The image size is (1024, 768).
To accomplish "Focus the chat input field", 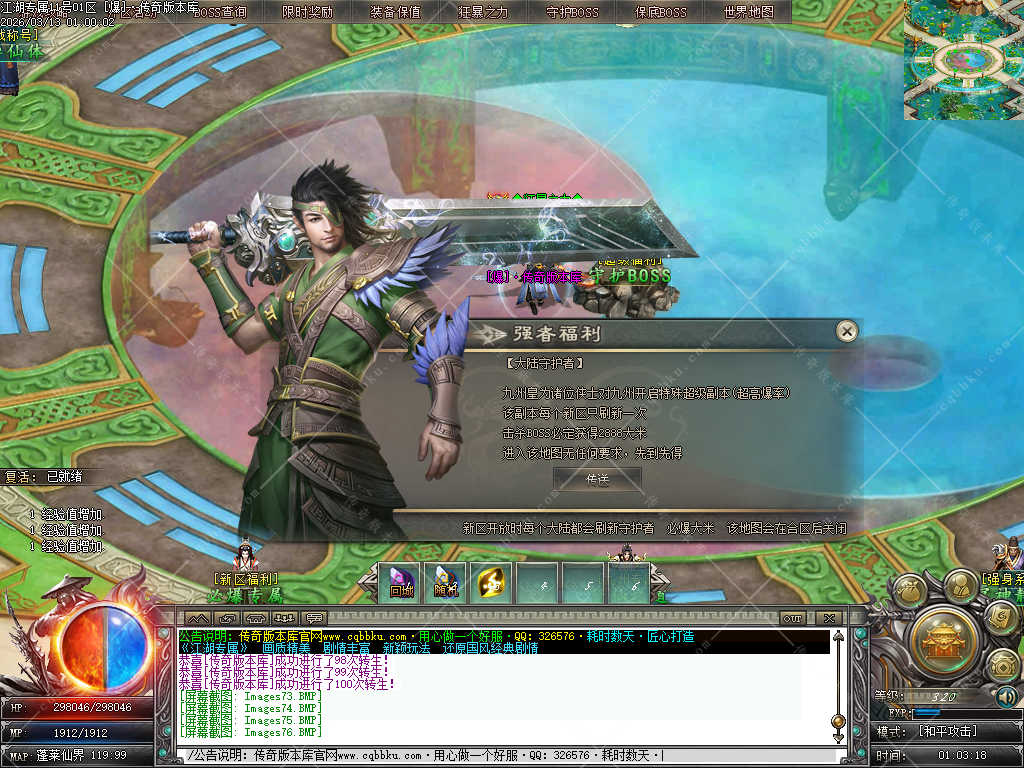I will click(500, 755).
